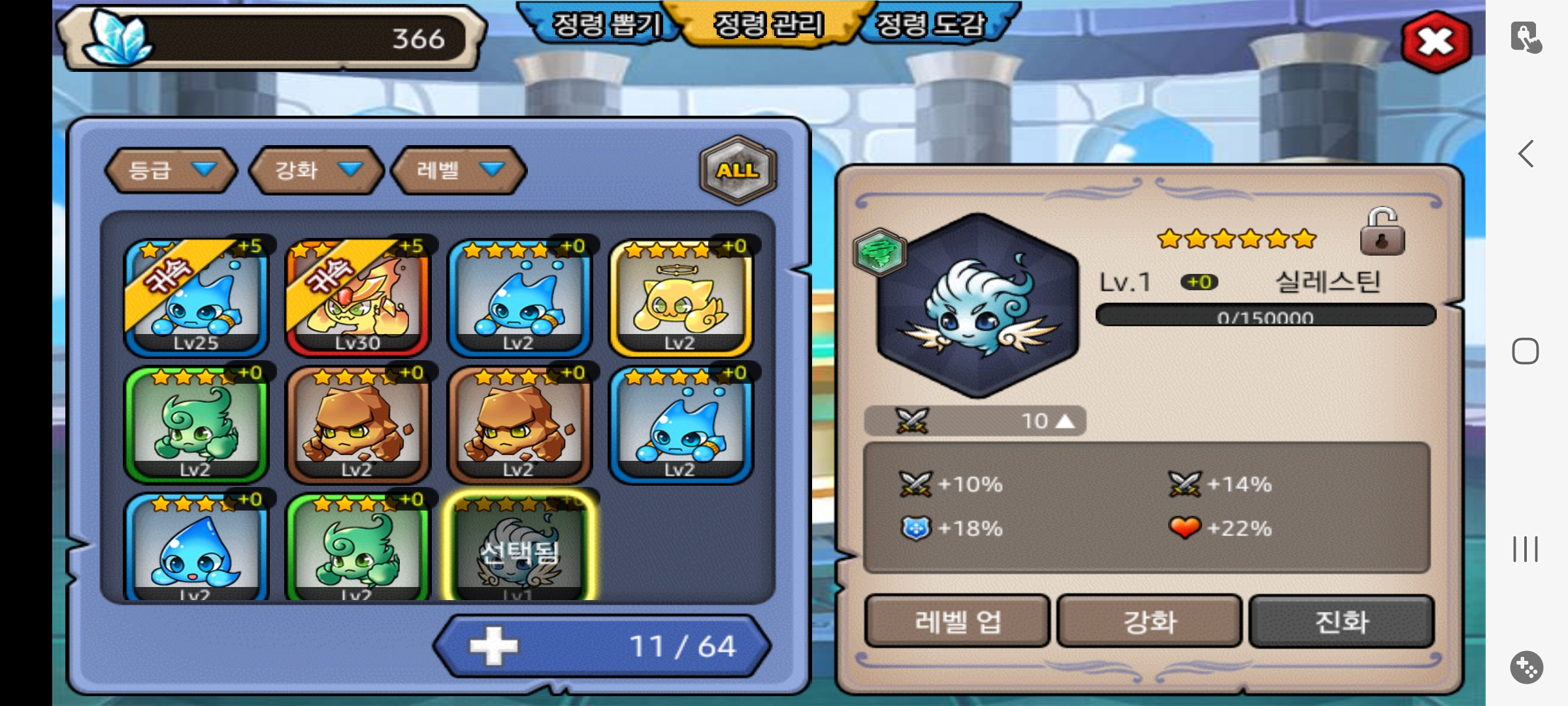
Task: Select the 정령 관리 tab
Action: coord(768,25)
